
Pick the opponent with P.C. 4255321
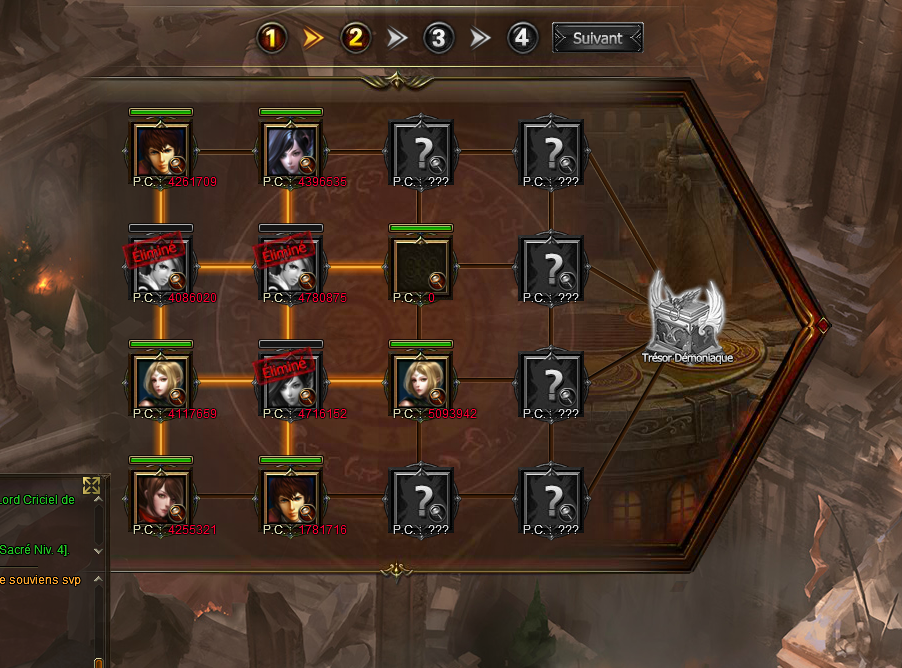(160, 497)
